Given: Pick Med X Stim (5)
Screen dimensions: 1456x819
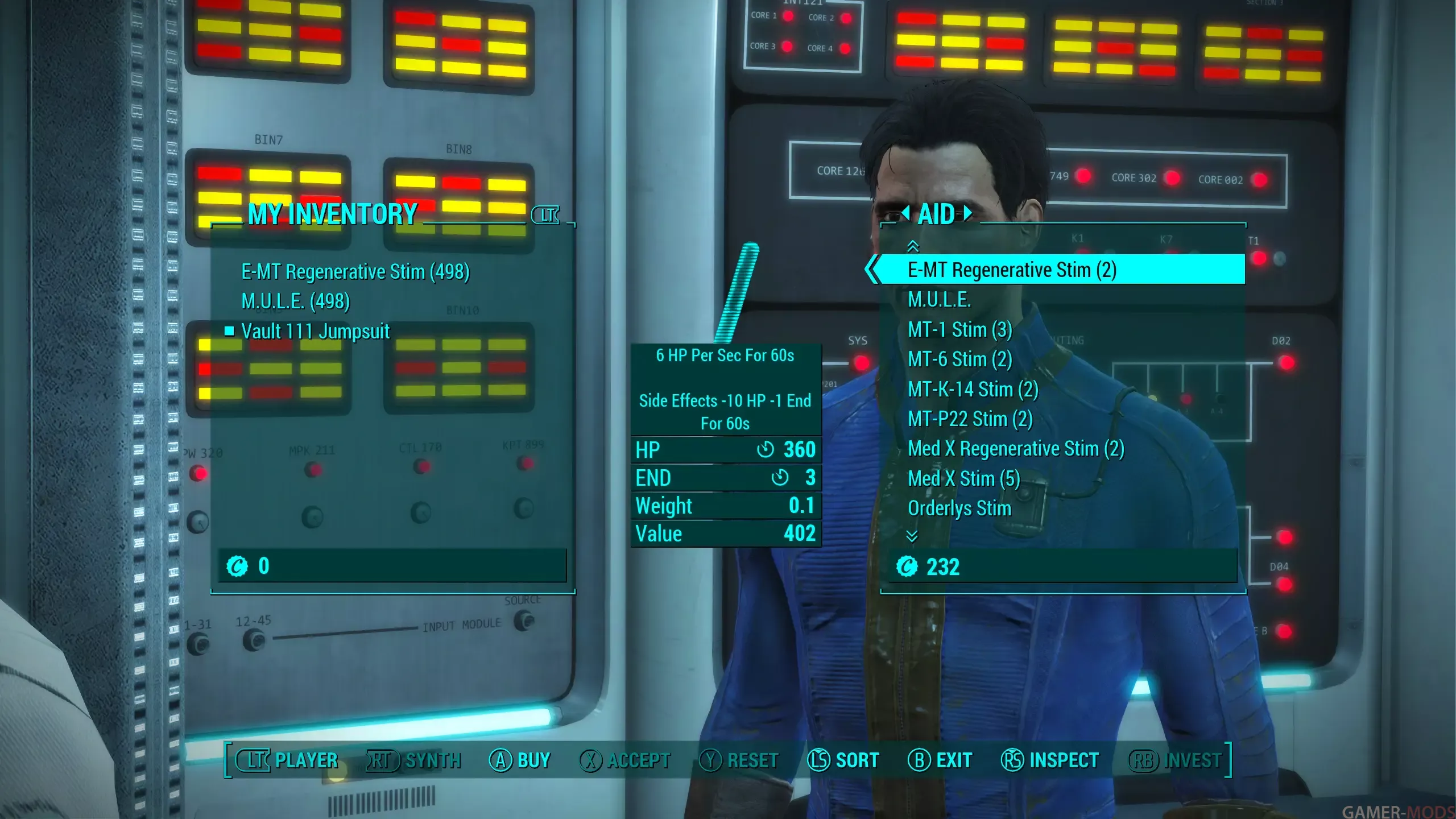Looking at the screenshot, I should coord(963,479).
